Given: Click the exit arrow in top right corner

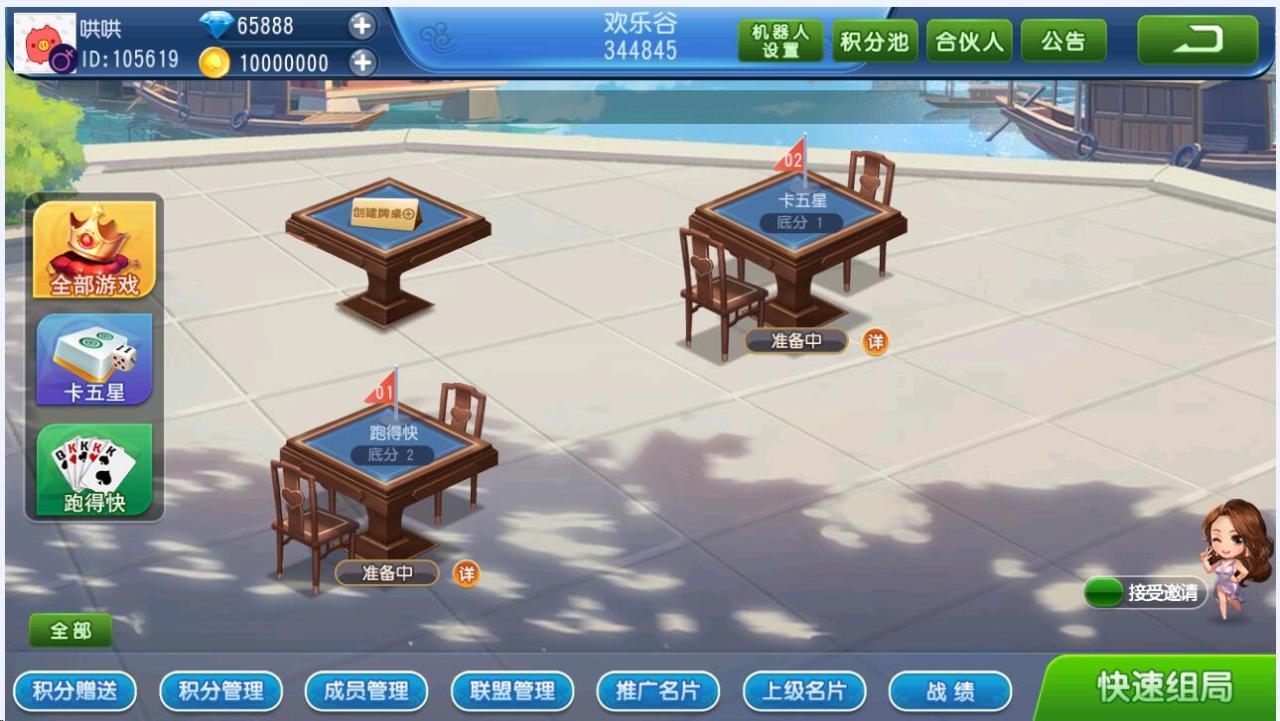Looking at the screenshot, I should [x=1197, y=38].
